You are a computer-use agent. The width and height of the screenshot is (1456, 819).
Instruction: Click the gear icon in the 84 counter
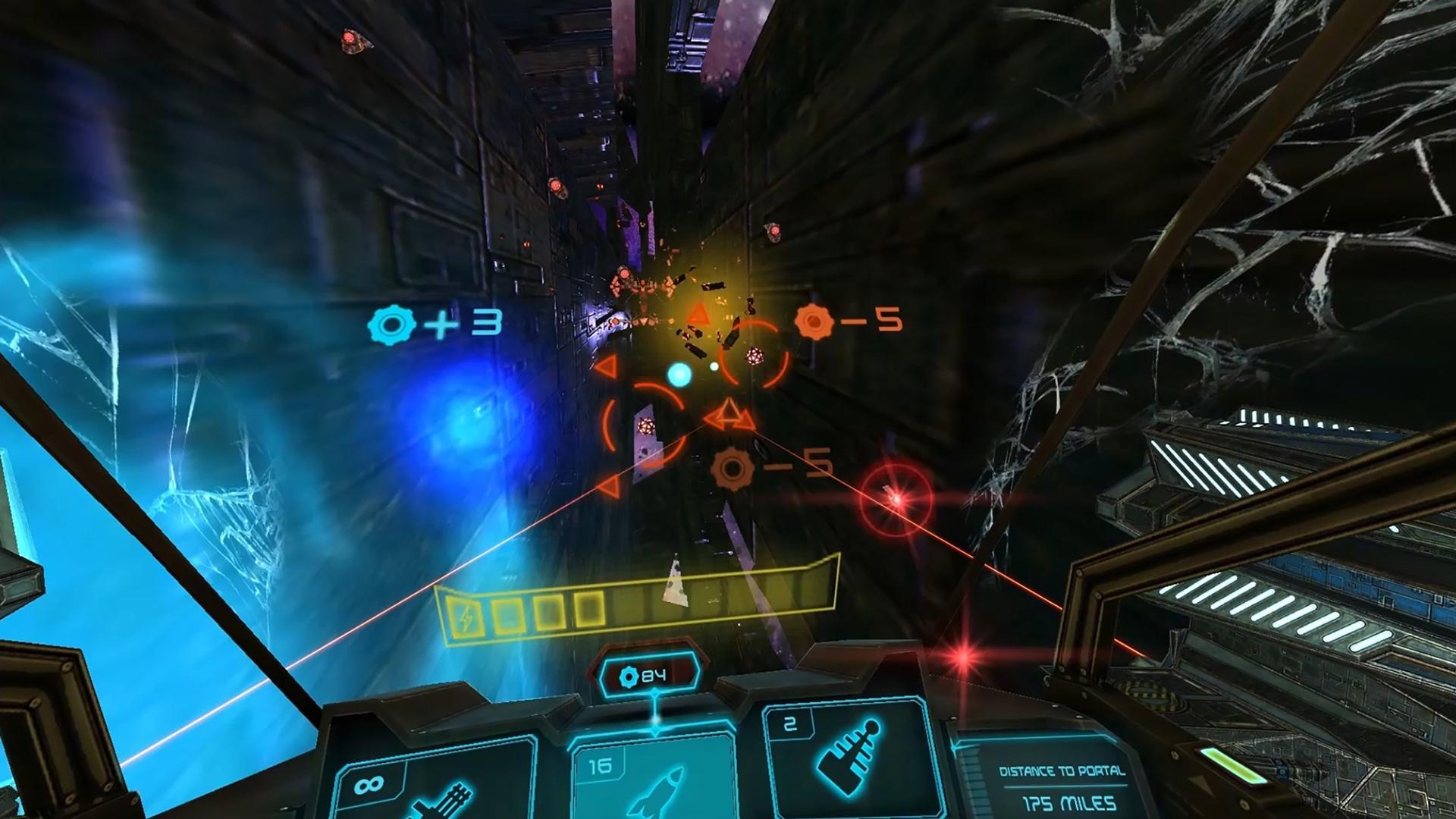[628, 675]
